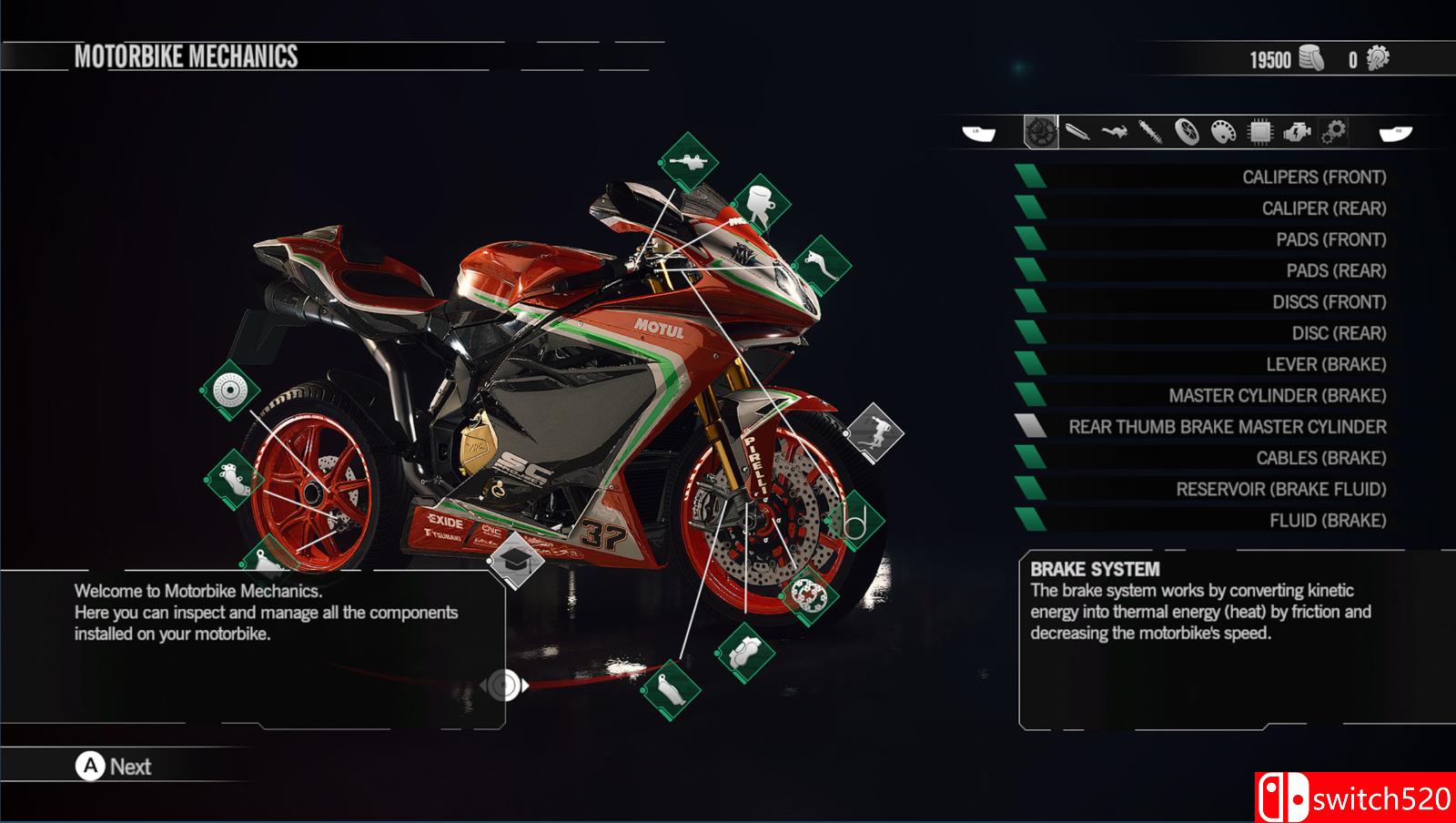Switch to the gears category tab
This screenshot has width=1456, height=823.
tap(1333, 133)
